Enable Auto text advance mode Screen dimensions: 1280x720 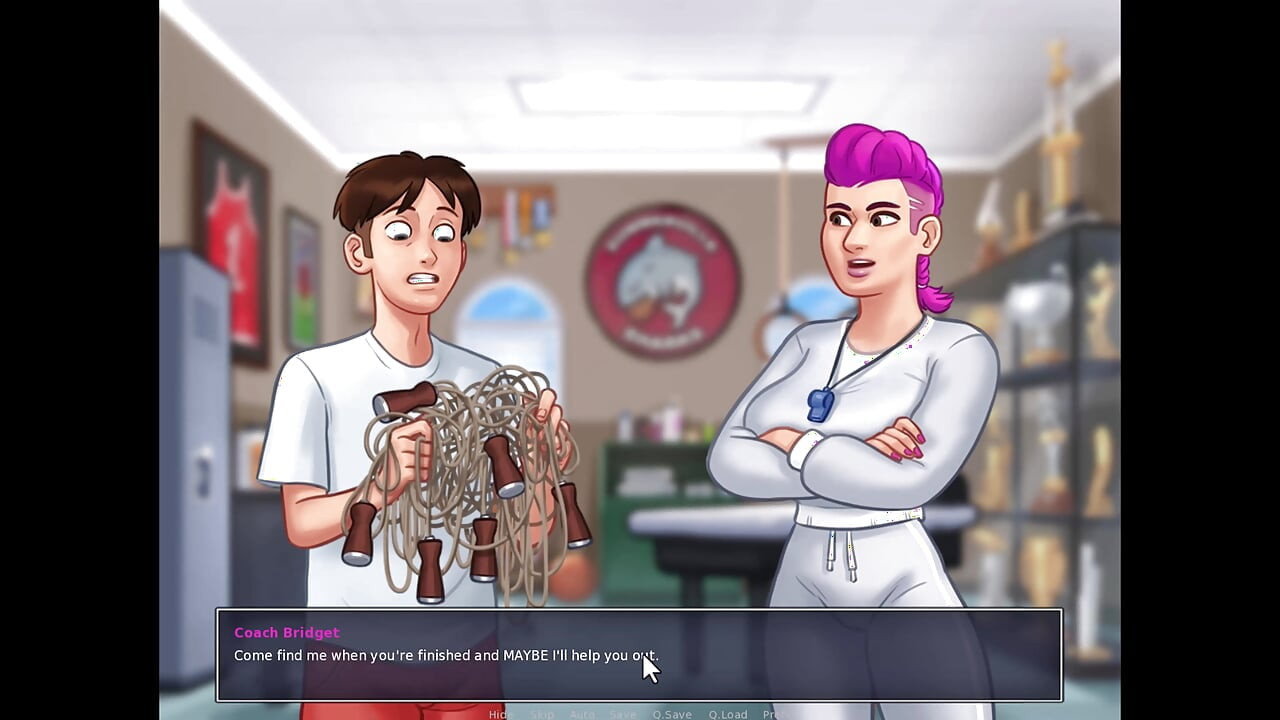click(x=580, y=714)
